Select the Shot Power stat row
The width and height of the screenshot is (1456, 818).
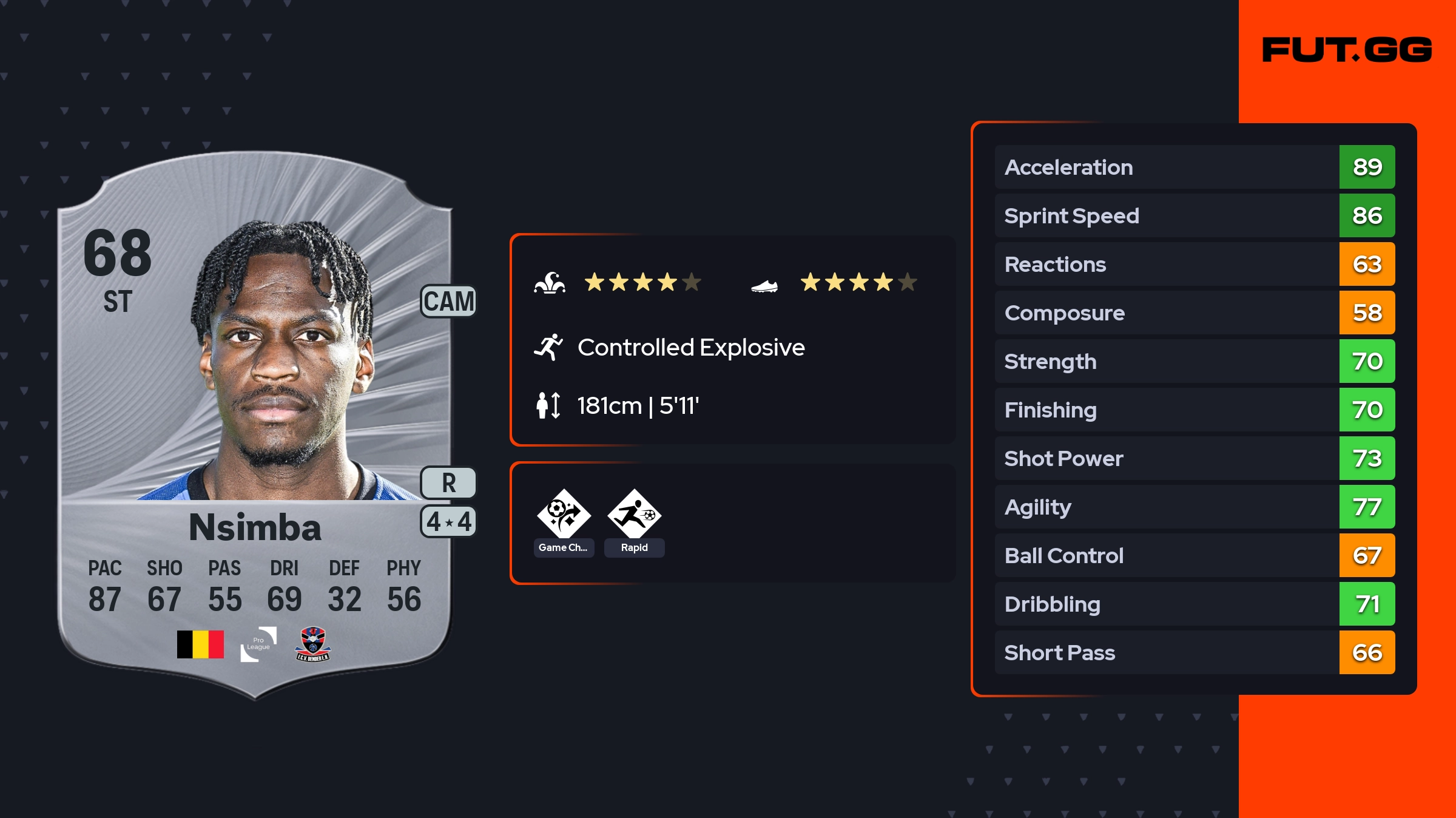pos(1194,458)
